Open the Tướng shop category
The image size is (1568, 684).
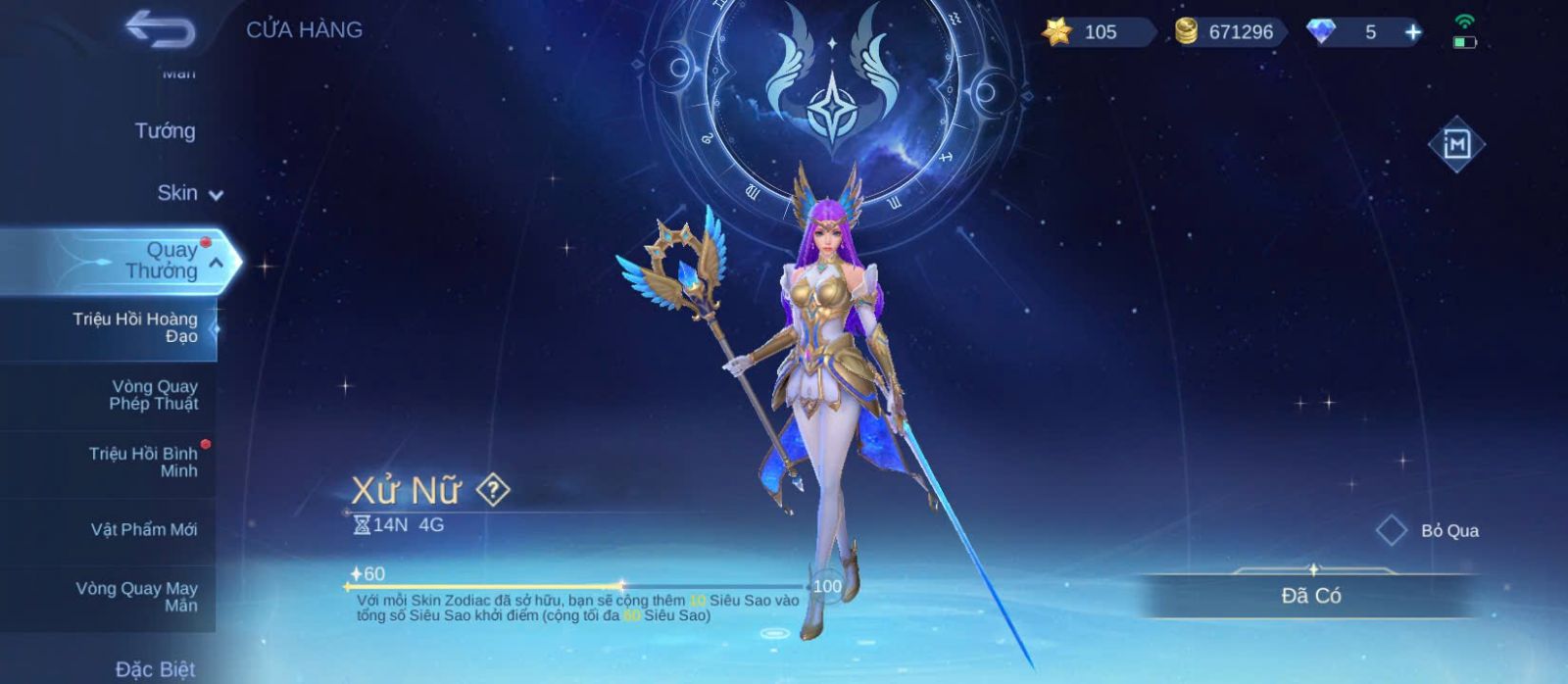click(165, 130)
